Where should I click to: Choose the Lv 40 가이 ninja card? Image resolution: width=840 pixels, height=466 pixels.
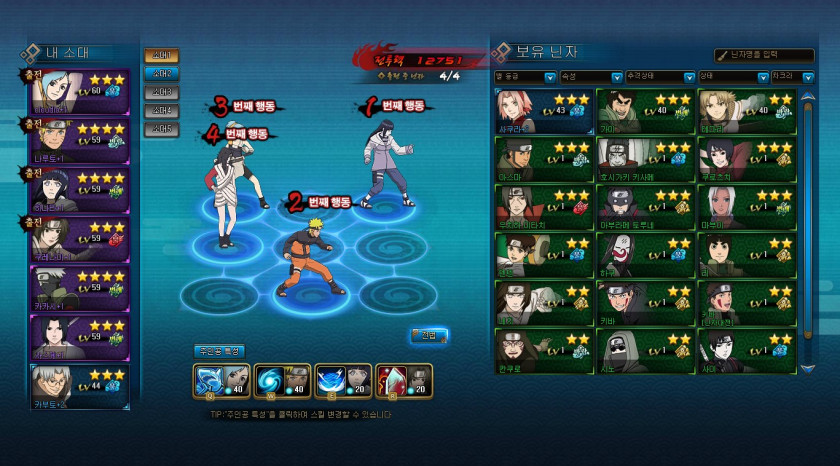click(x=644, y=110)
